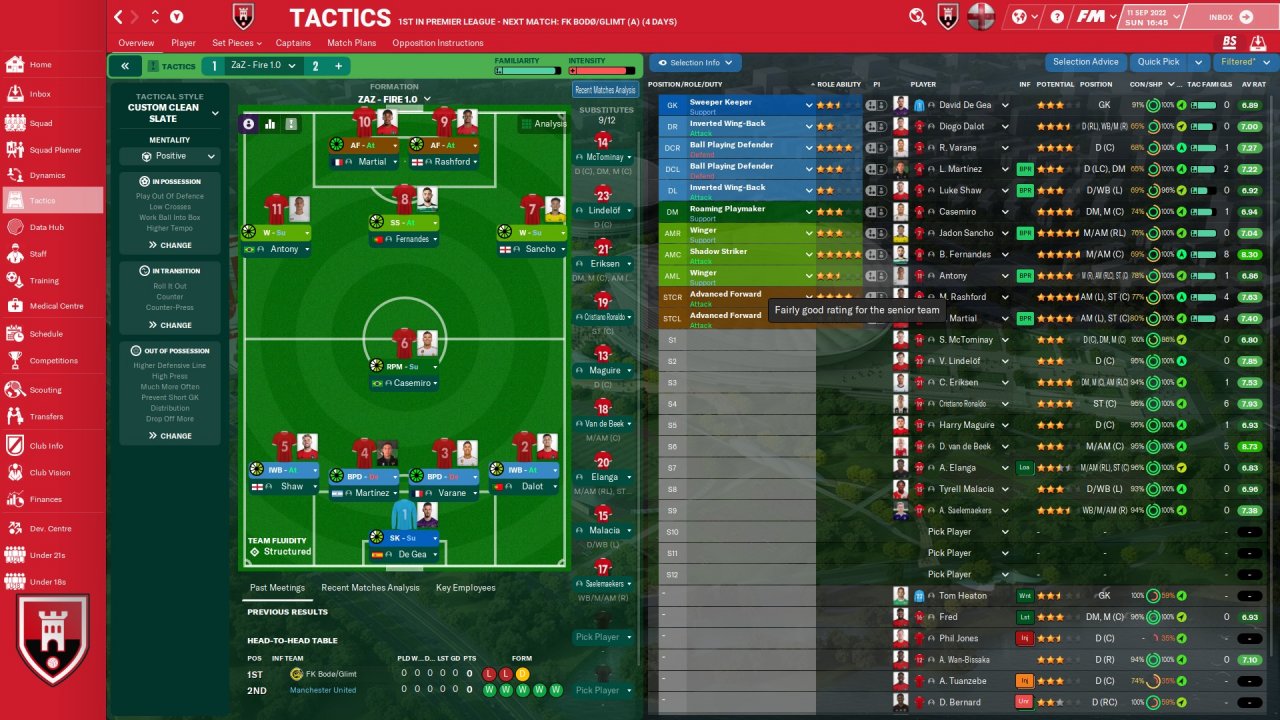Open Selection Advice
The image size is (1280, 720).
1085,62
